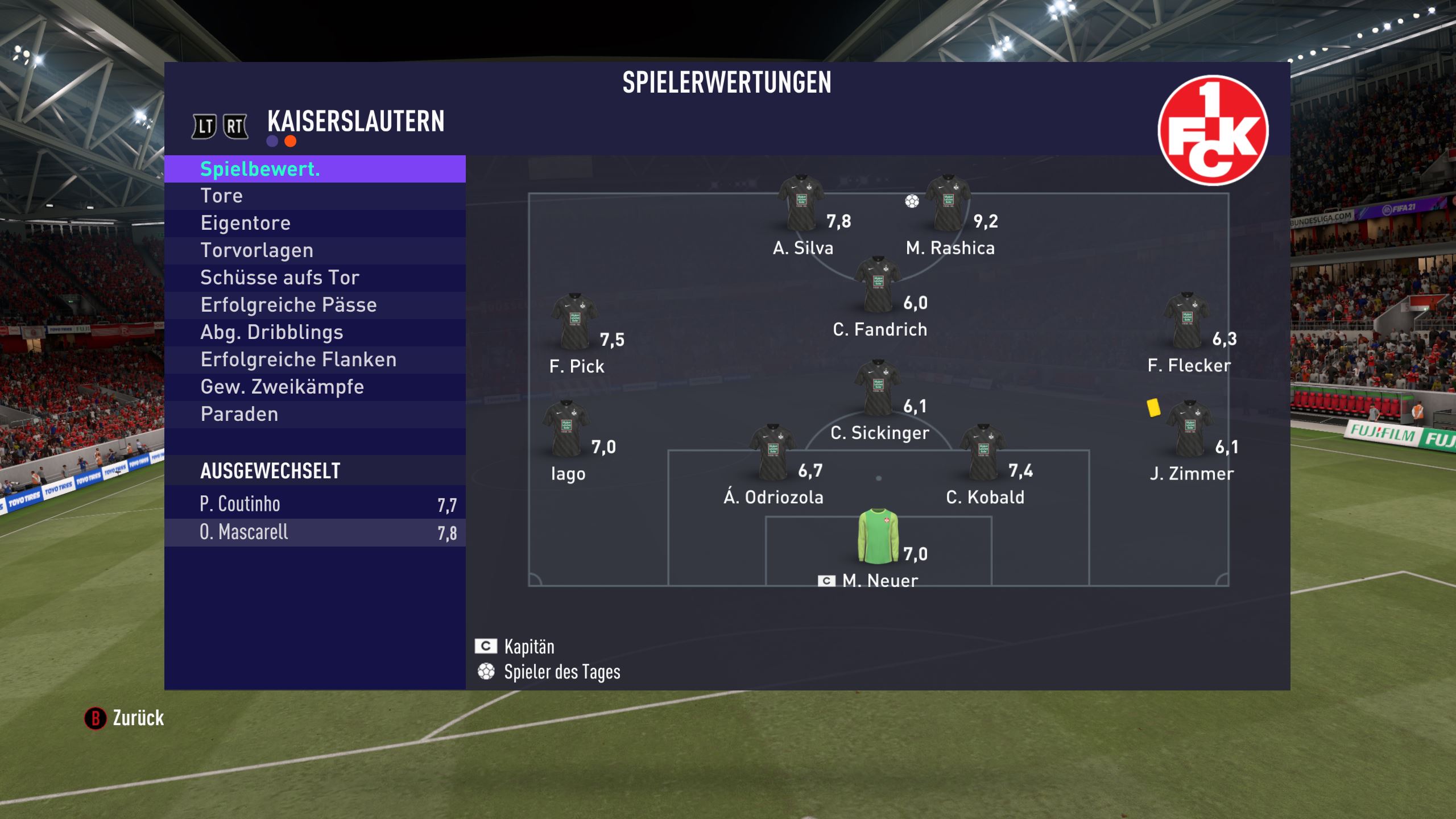
Task: Choose the O. Mascarell substitute row
Action: (x=315, y=532)
